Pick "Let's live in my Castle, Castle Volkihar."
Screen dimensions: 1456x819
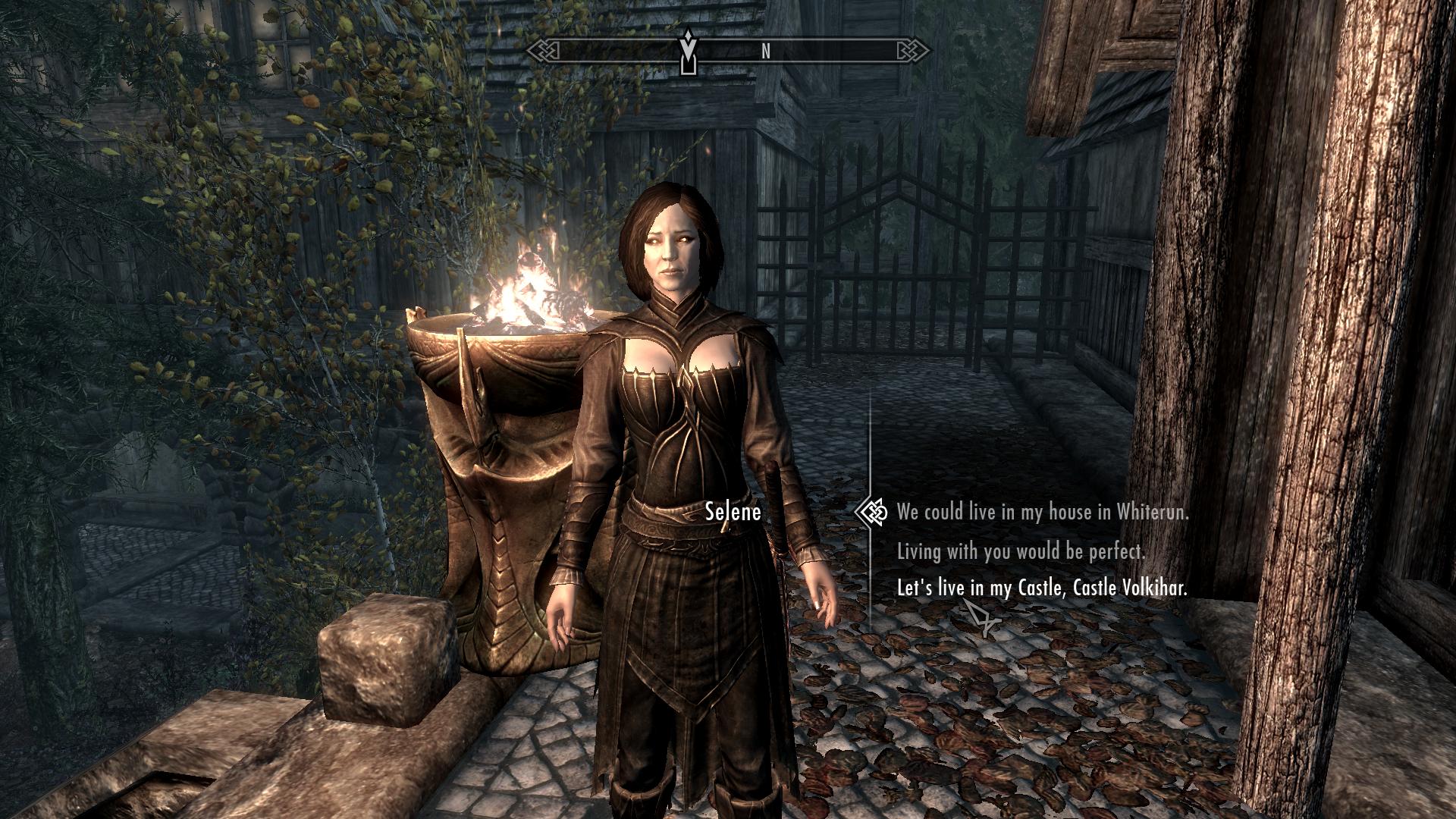(x=1042, y=588)
